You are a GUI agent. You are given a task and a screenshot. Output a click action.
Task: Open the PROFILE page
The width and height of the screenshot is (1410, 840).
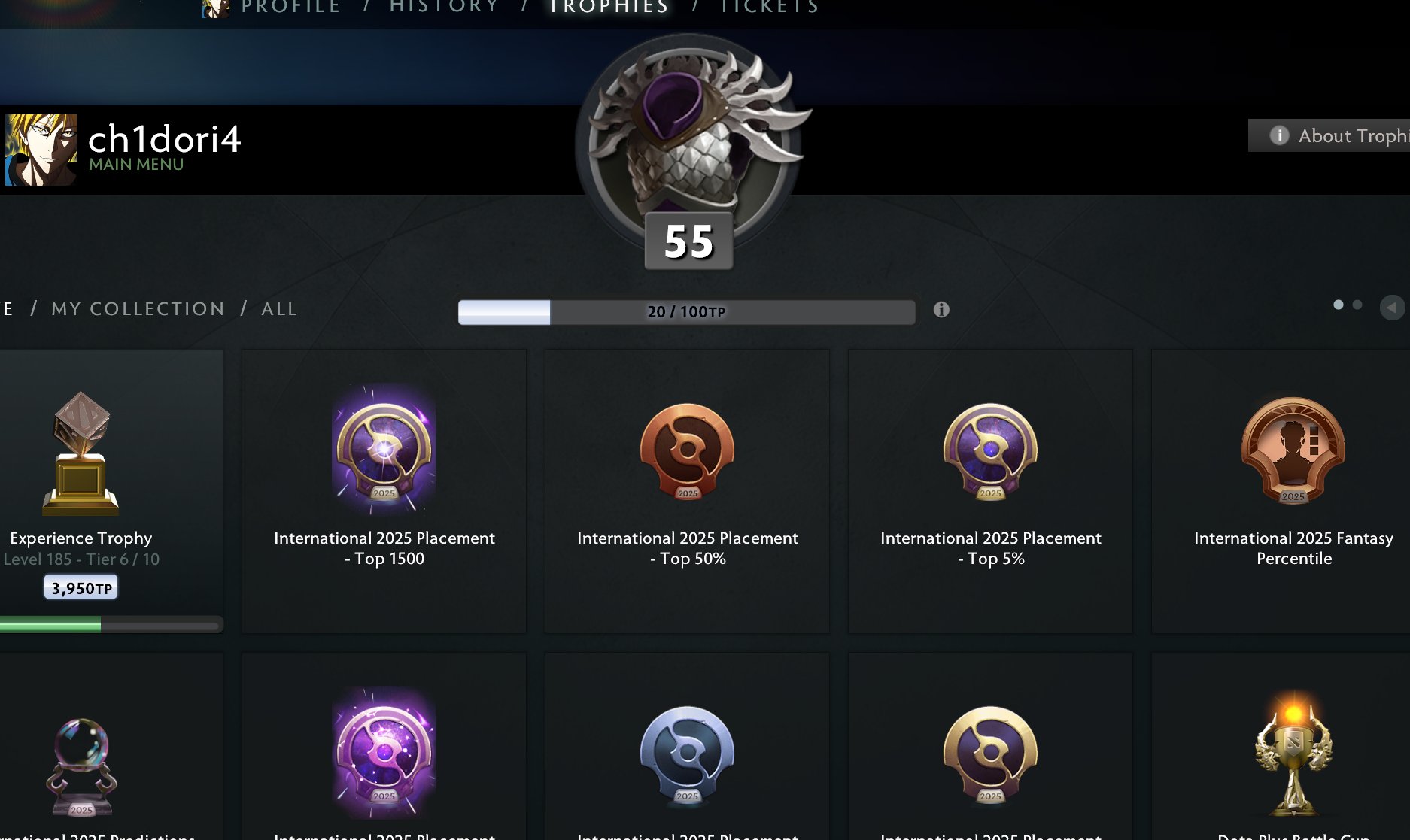289,7
